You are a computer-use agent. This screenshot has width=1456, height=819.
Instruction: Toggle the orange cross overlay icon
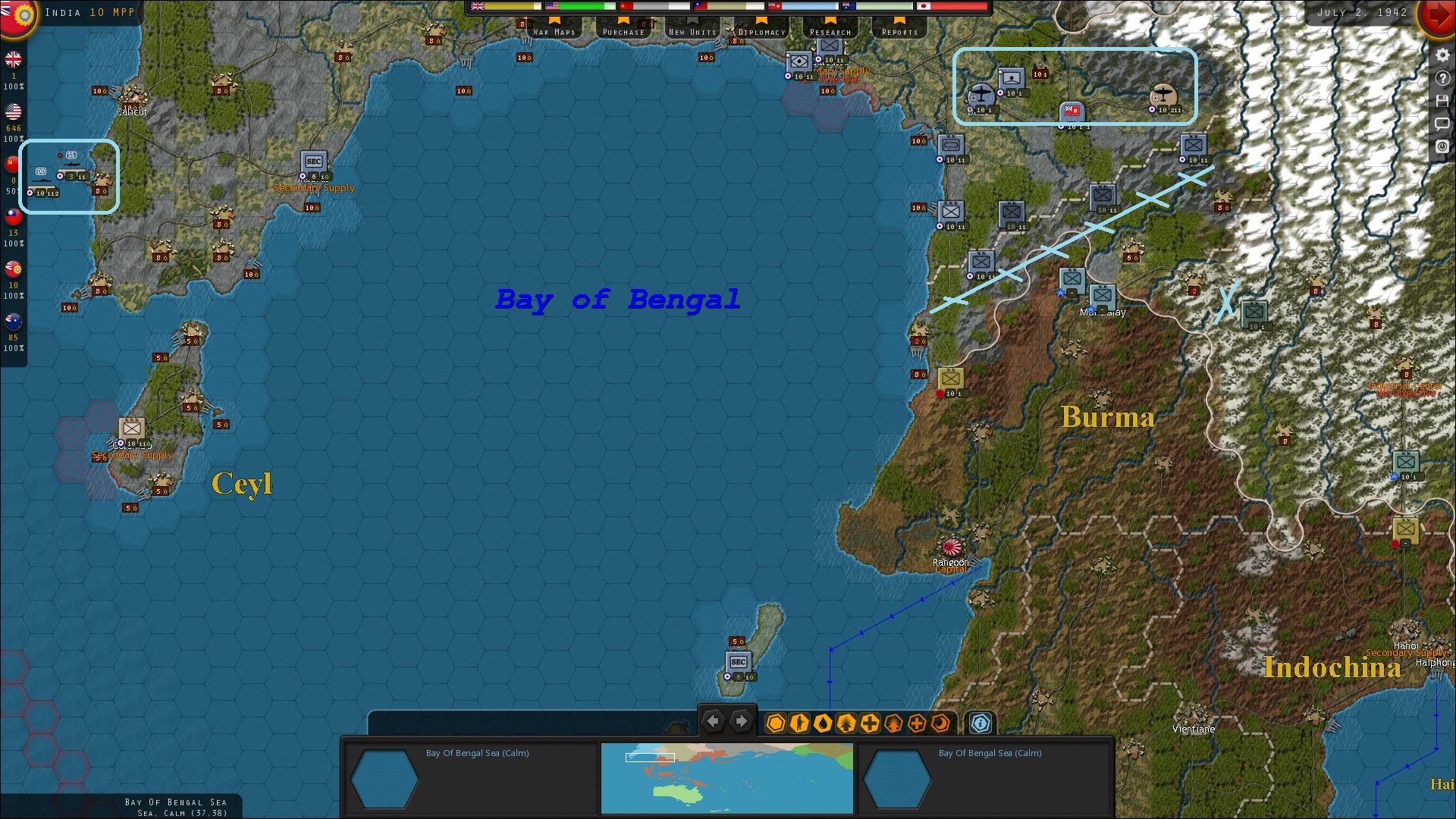(915, 724)
